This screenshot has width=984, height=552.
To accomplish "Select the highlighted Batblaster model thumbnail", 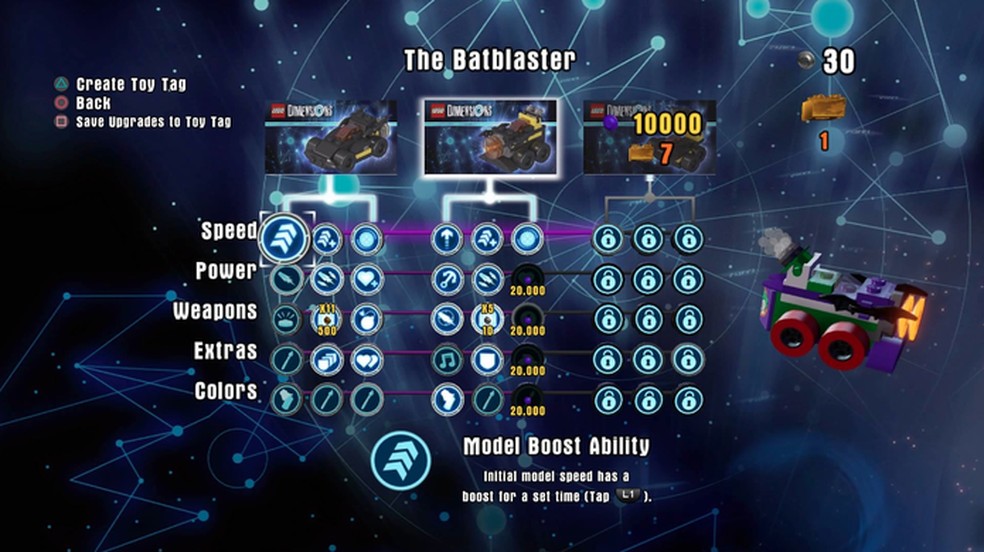I will [x=489, y=137].
